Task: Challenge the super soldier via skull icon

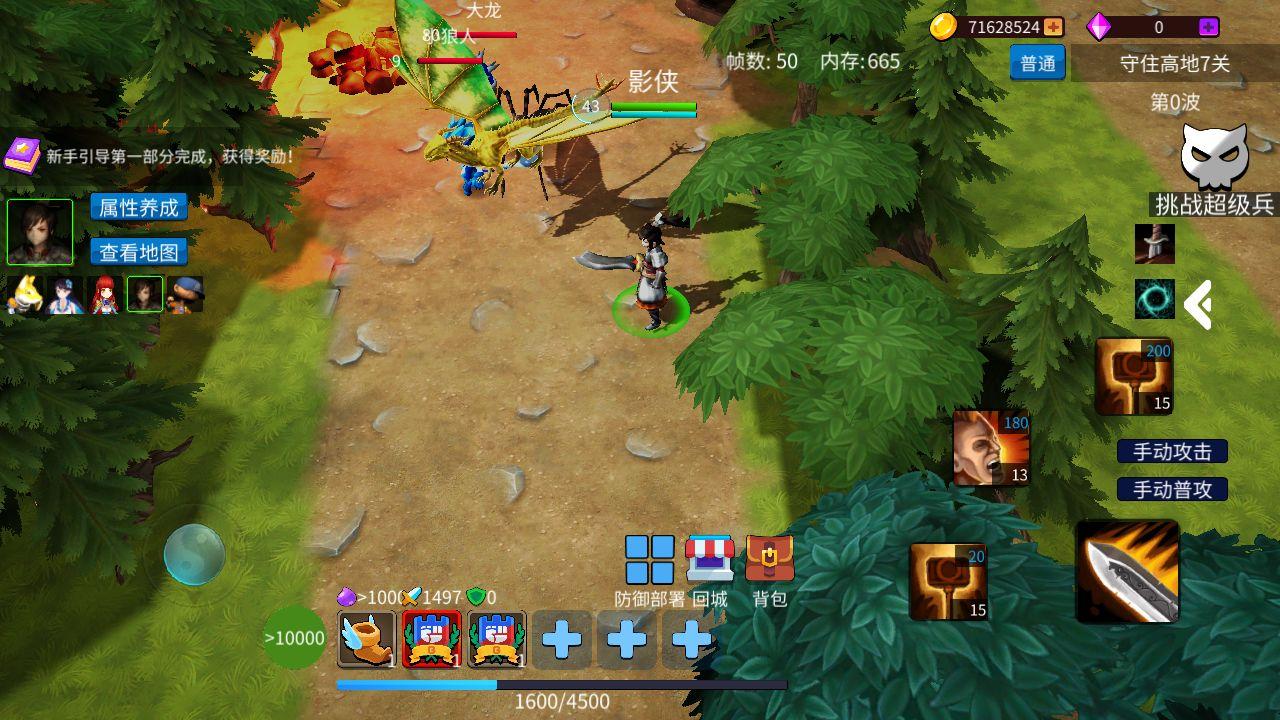Action: coord(1214,158)
